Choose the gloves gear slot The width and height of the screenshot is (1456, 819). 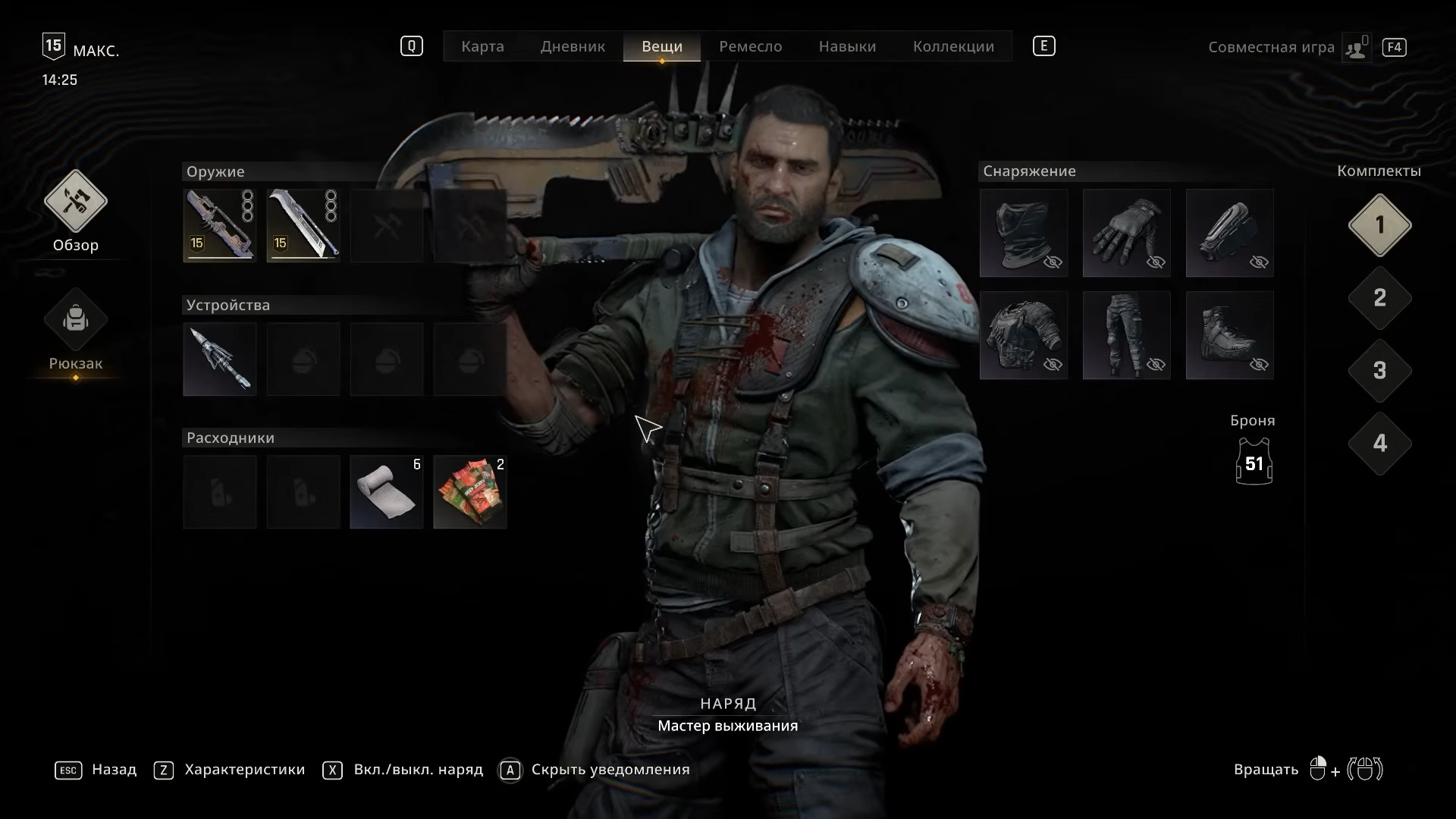click(1127, 233)
